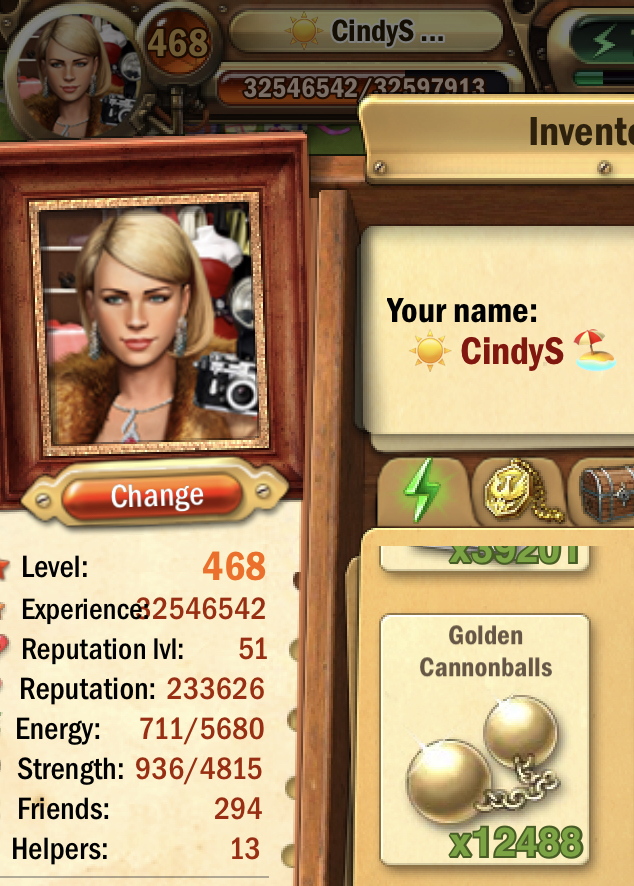Screen dimensions: 634x886
Task: Select the Golden Cannonballs inventory item
Action: (485, 740)
